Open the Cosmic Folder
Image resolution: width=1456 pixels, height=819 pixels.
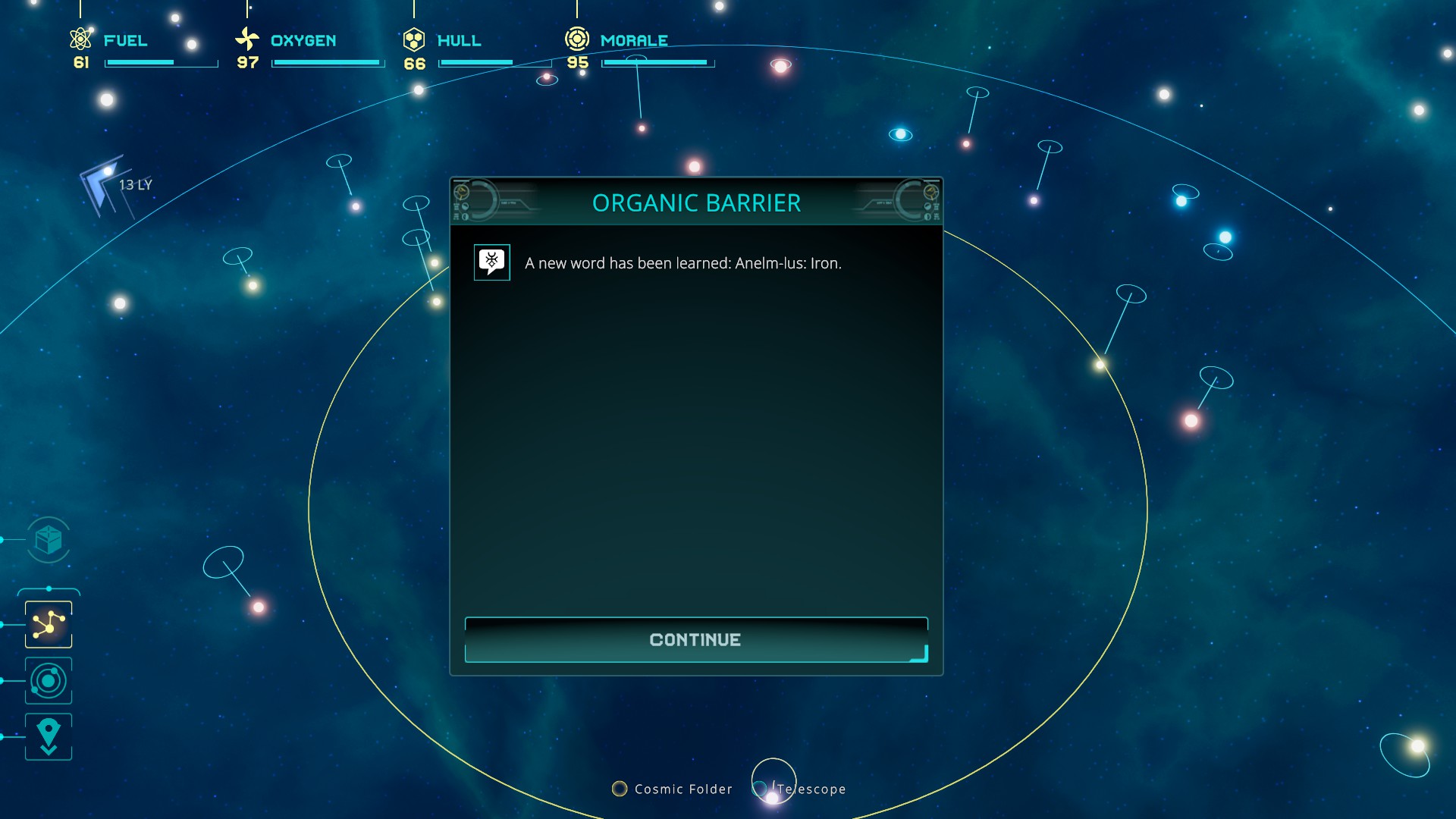(673, 789)
